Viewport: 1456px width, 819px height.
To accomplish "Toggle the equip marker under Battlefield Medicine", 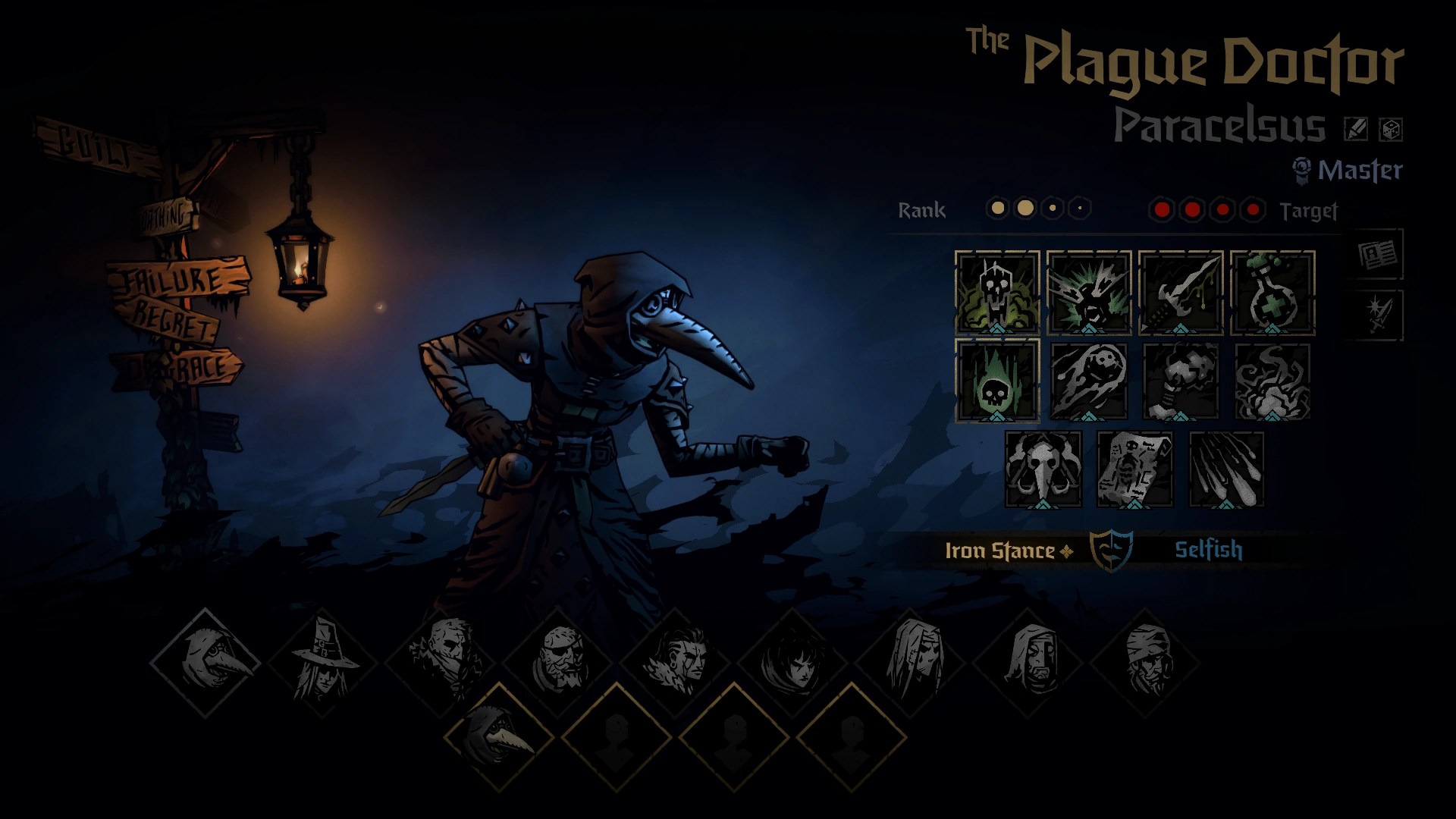I will (x=1272, y=328).
